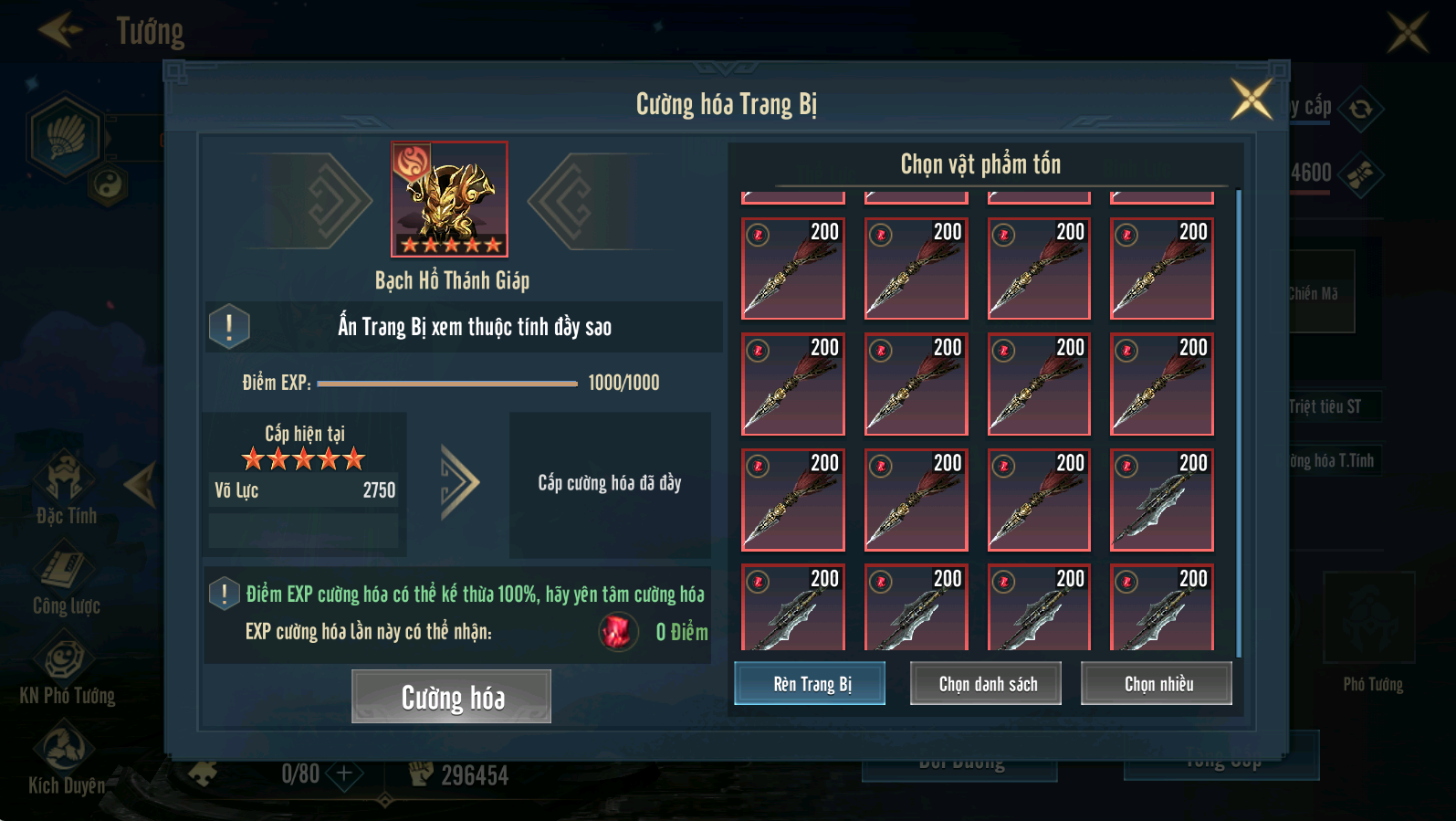The height and width of the screenshot is (821, 1456).
Task: Go back from the Tướng screen
Action: [60, 30]
